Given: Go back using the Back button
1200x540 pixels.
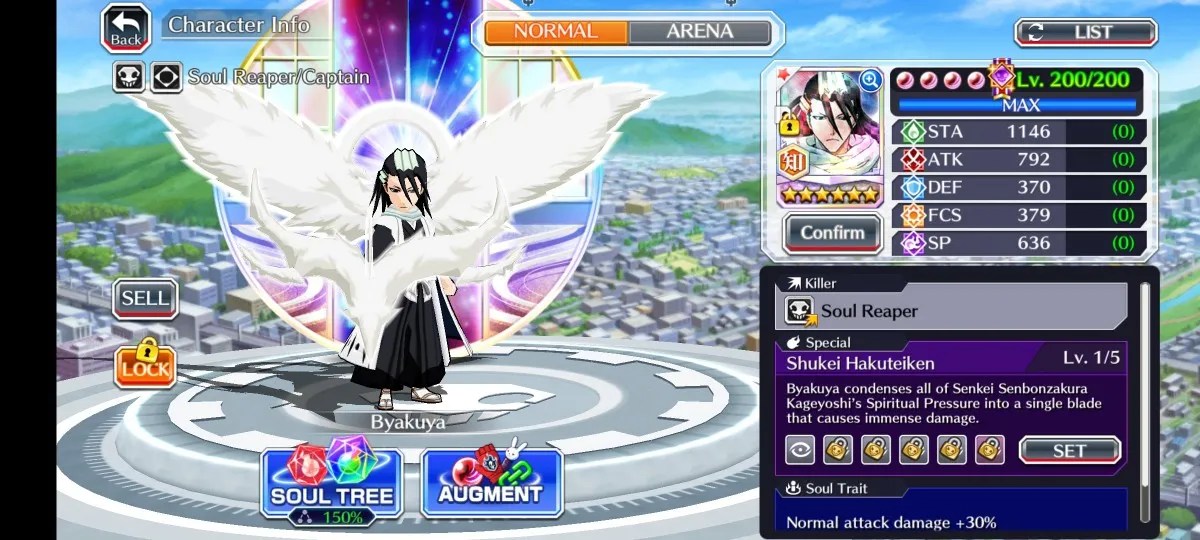Looking at the screenshot, I should (x=126, y=29).
